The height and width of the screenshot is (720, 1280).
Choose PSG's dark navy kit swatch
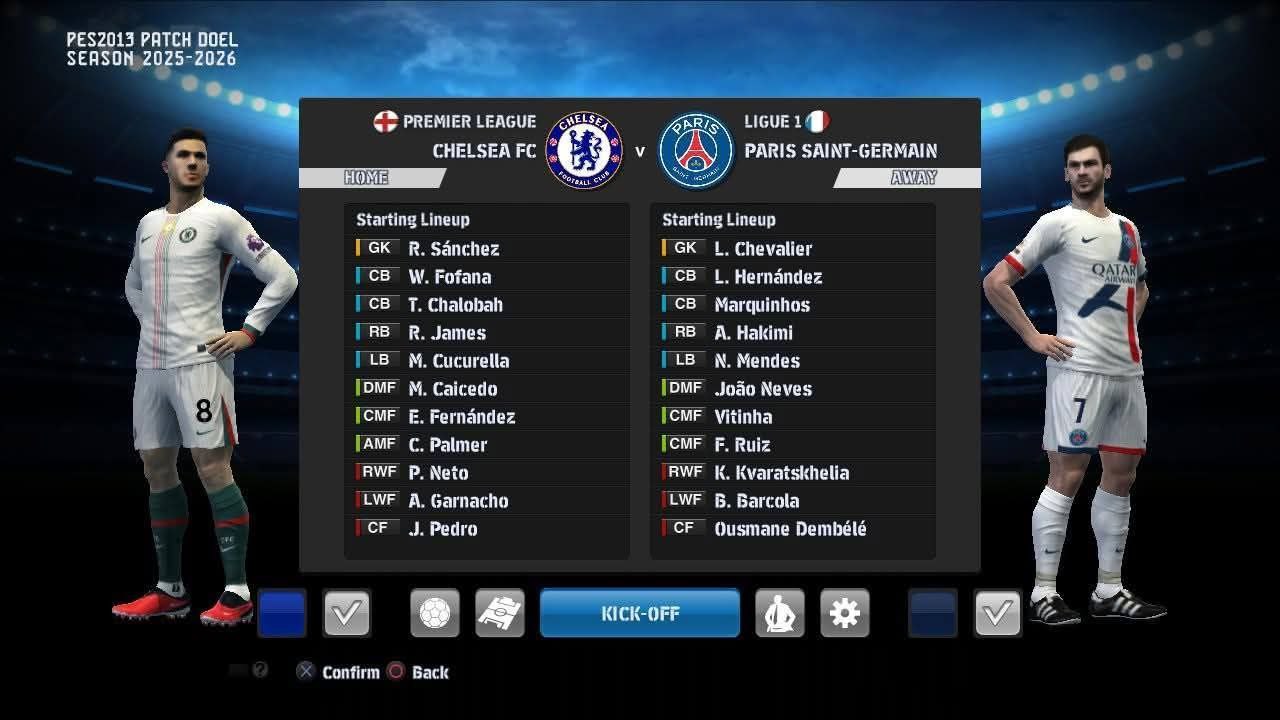coord(932,613)
